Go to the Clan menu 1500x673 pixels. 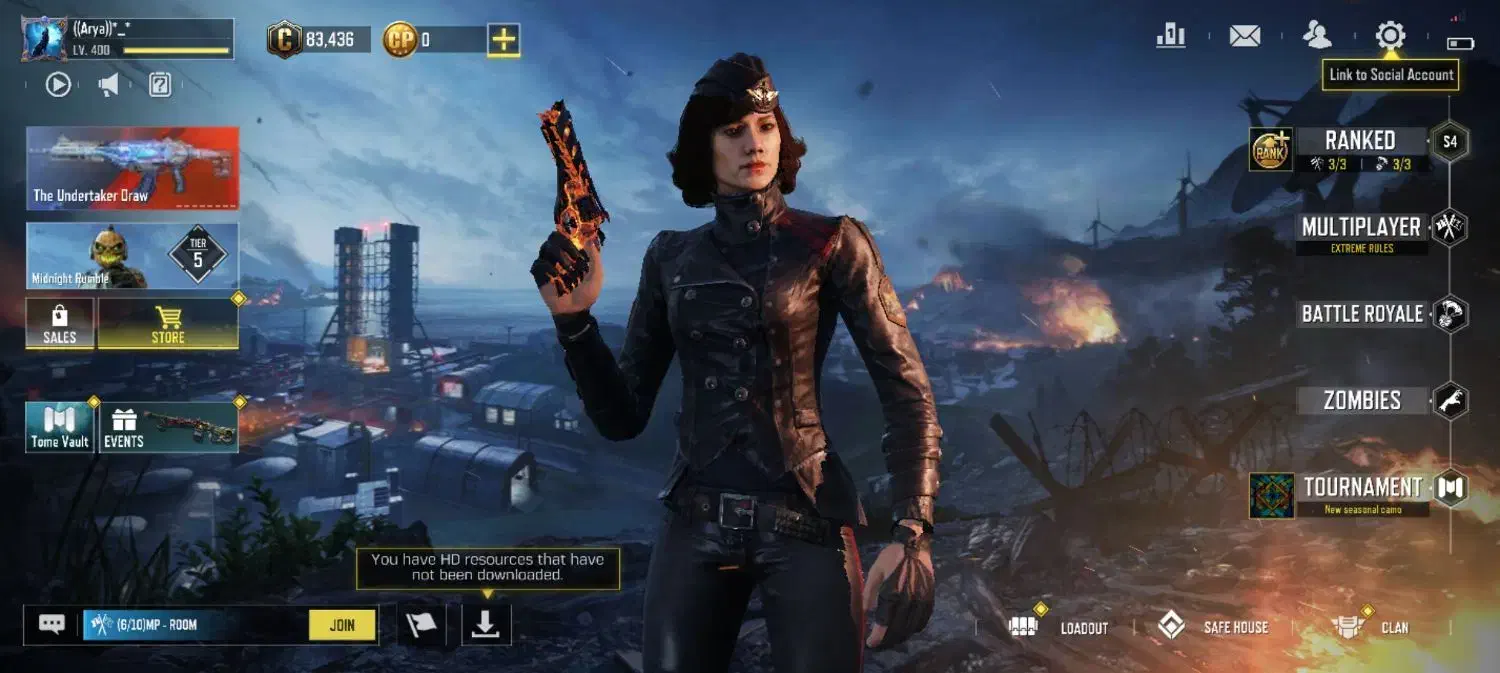pos(1372,627)
